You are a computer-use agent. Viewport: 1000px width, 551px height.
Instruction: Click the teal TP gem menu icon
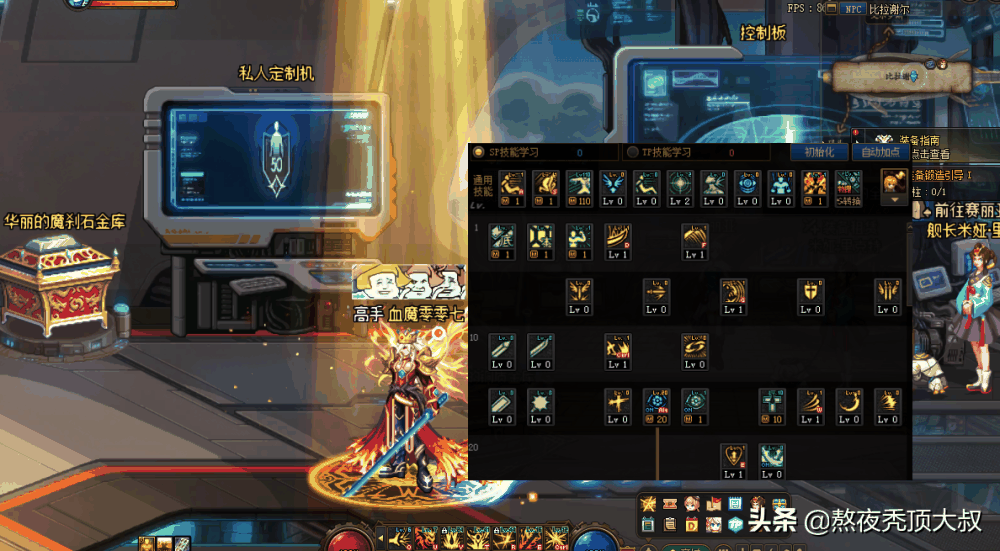735,524
